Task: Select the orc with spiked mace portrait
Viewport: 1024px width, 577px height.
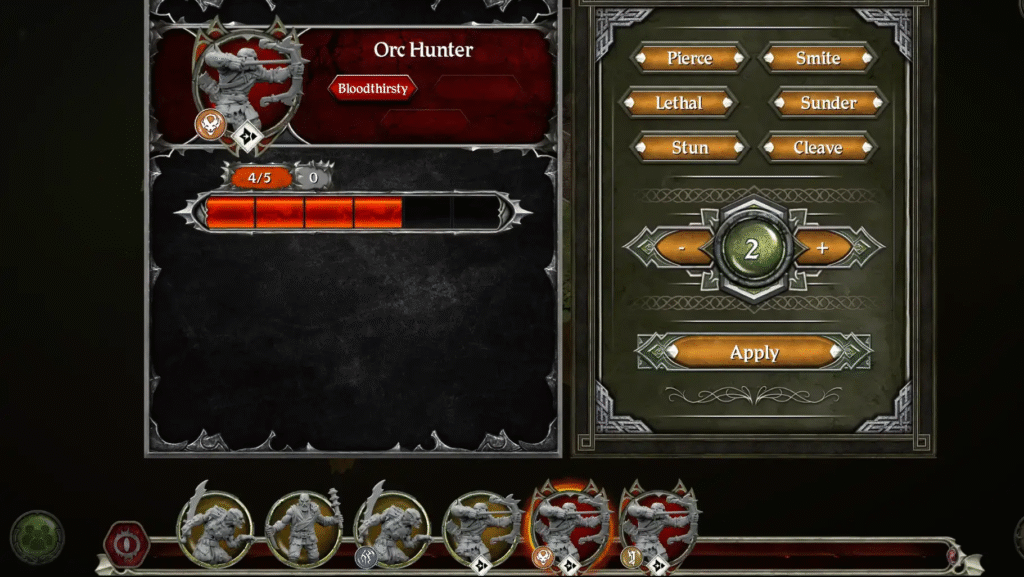Action: click(303, 529)
